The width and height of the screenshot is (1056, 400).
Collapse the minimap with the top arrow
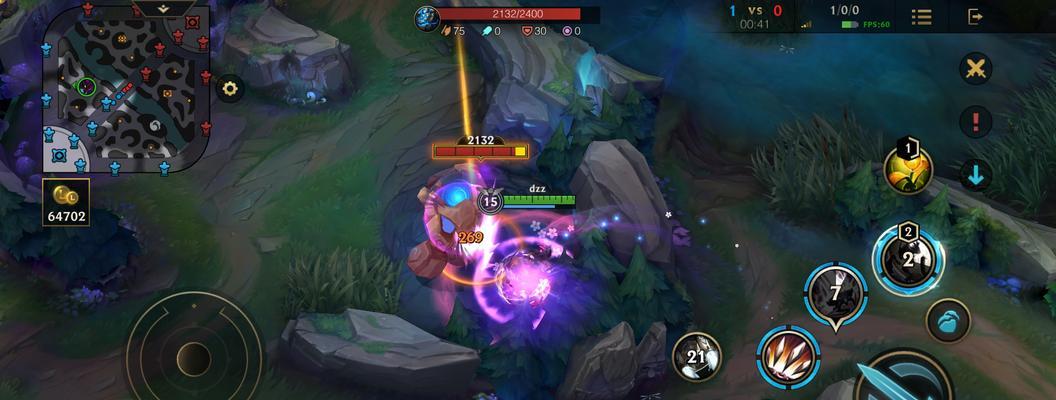click(x=162, y=7)
